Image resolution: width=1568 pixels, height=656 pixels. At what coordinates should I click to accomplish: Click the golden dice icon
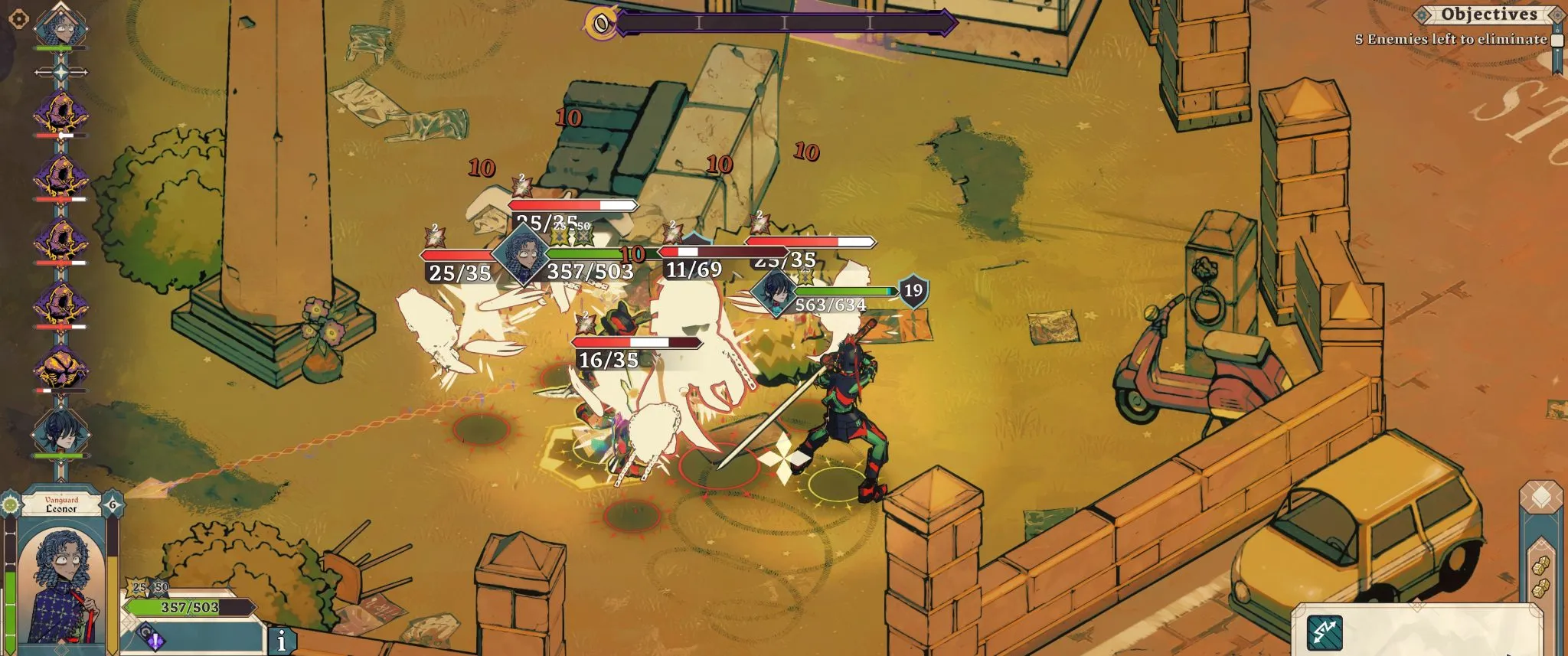point(1540,565)
